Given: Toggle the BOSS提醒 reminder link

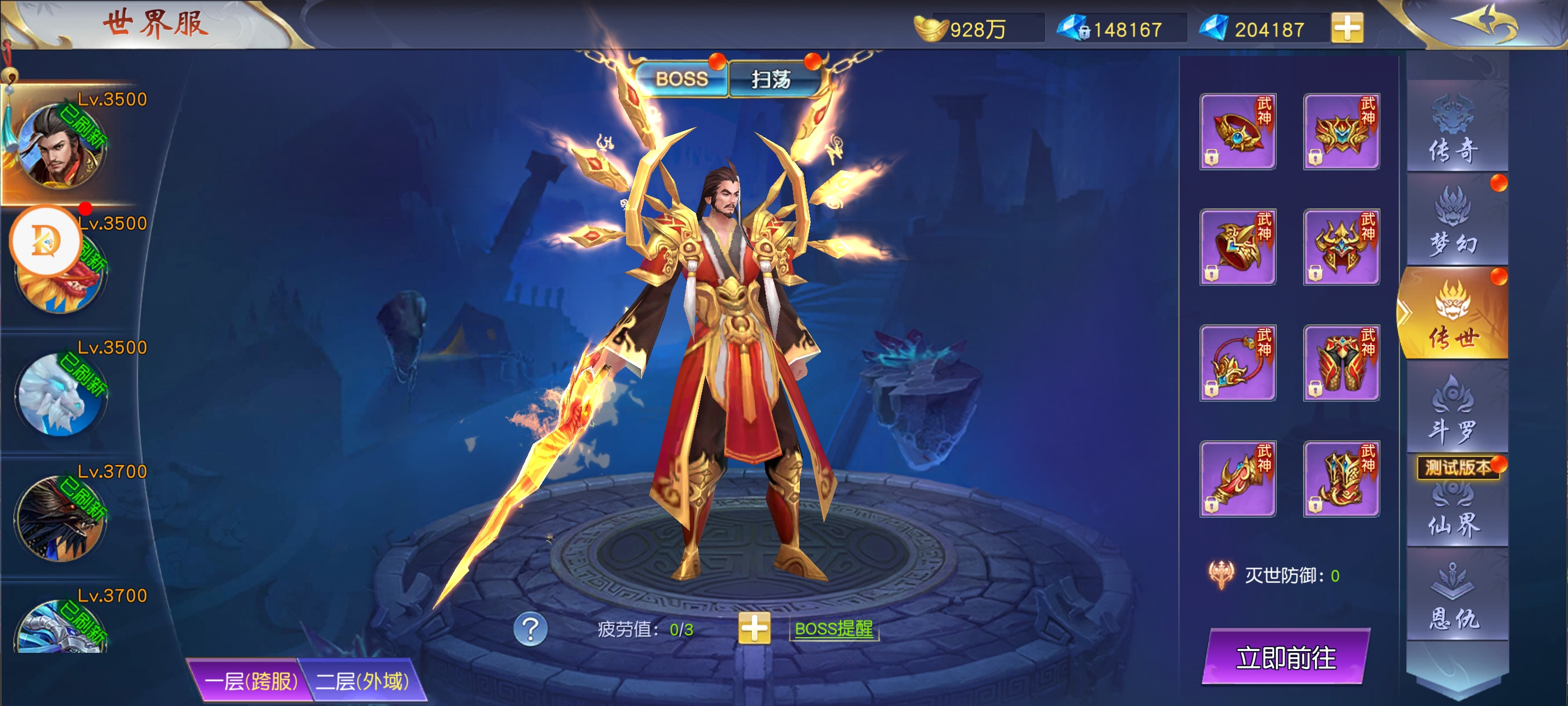Looking at the screenshot, I should point(833,629).
